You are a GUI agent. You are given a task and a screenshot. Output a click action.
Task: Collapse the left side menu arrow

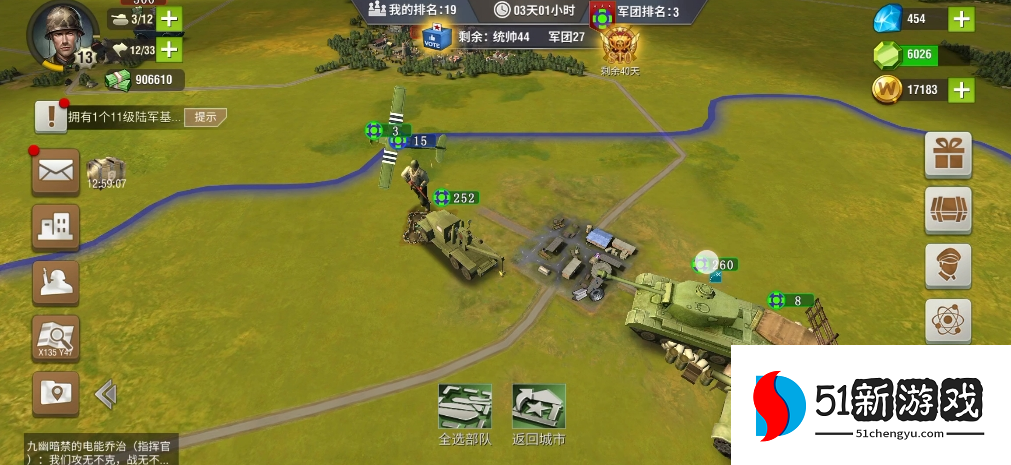pos(105,394)
